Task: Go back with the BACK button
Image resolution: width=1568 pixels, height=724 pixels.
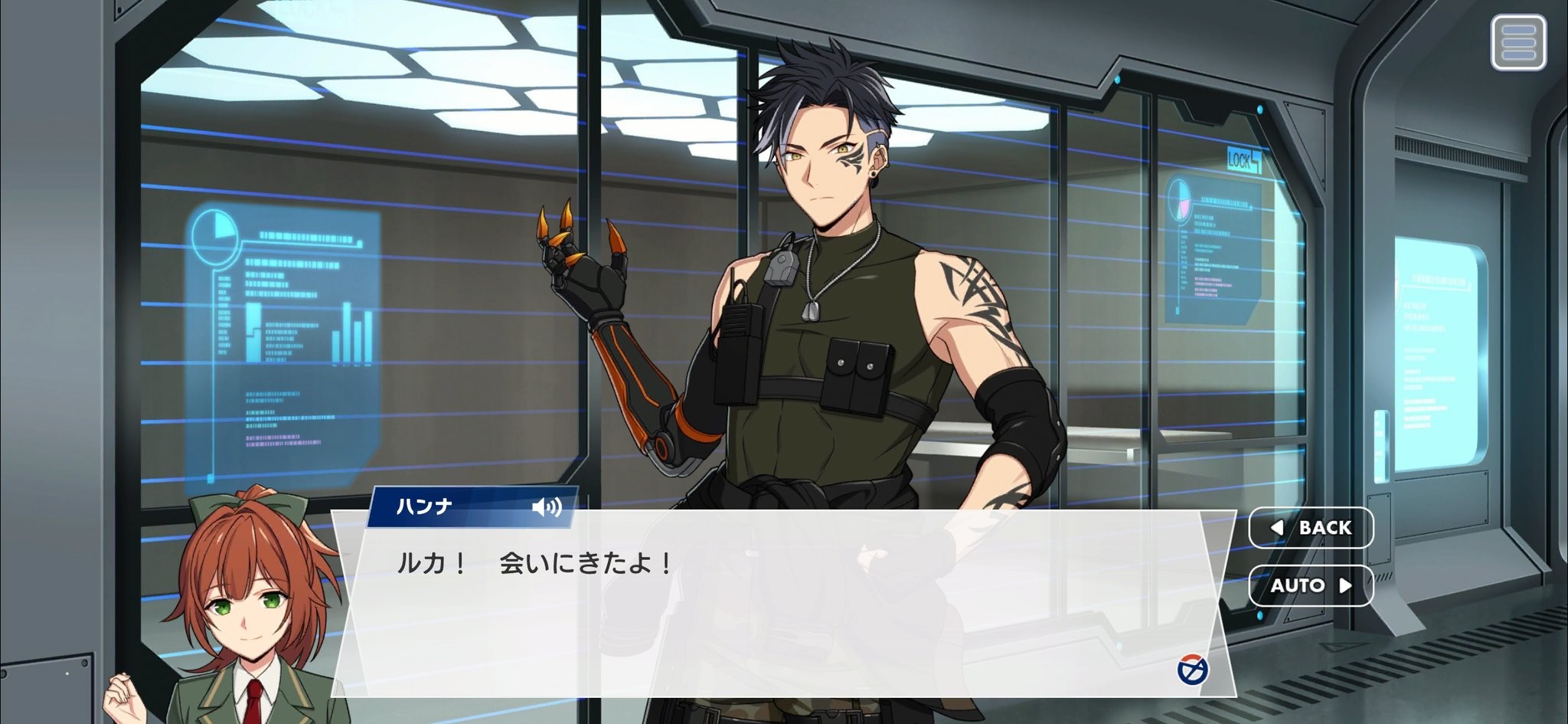Action: click(x=1311, y=528)
